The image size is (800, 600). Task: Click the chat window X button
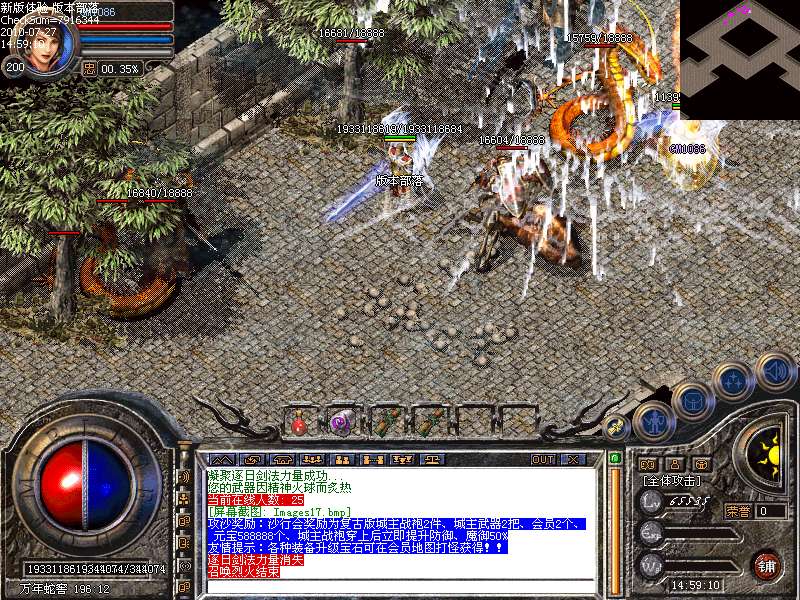coord(573,460)
